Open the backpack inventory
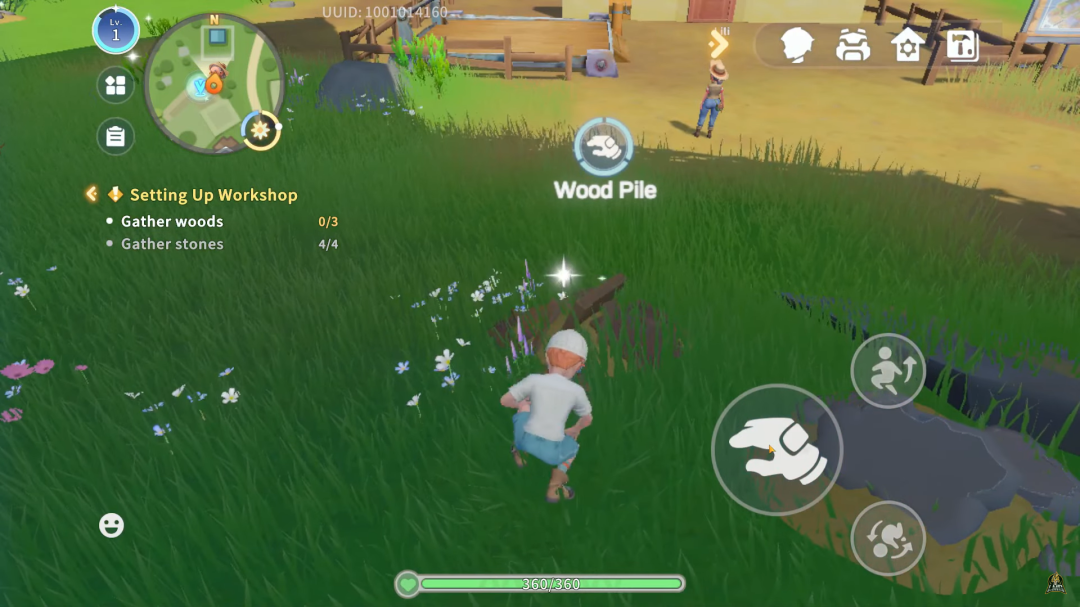 click(852, 45)
